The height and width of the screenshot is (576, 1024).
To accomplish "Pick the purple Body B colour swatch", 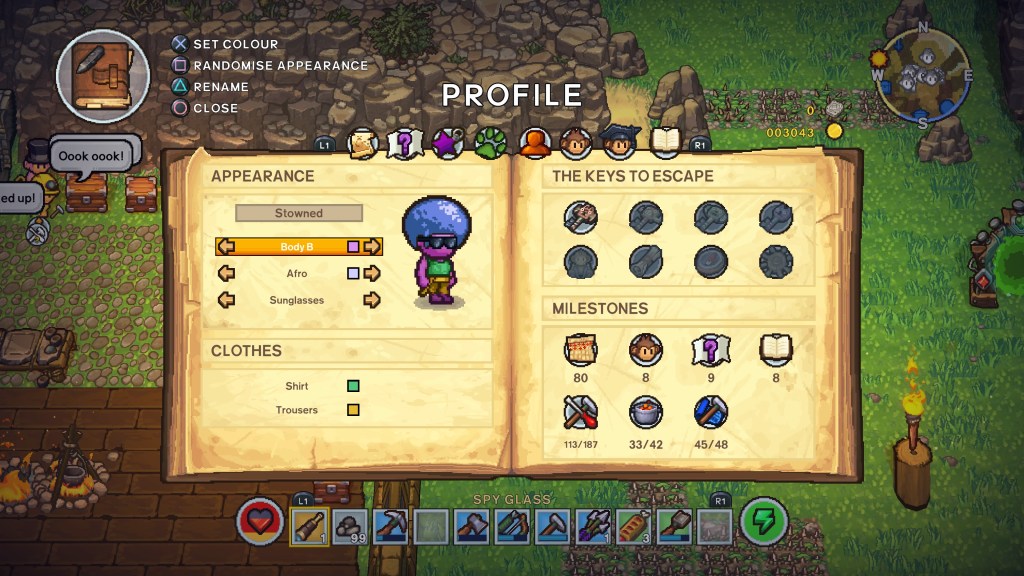I will coord(352,246).
